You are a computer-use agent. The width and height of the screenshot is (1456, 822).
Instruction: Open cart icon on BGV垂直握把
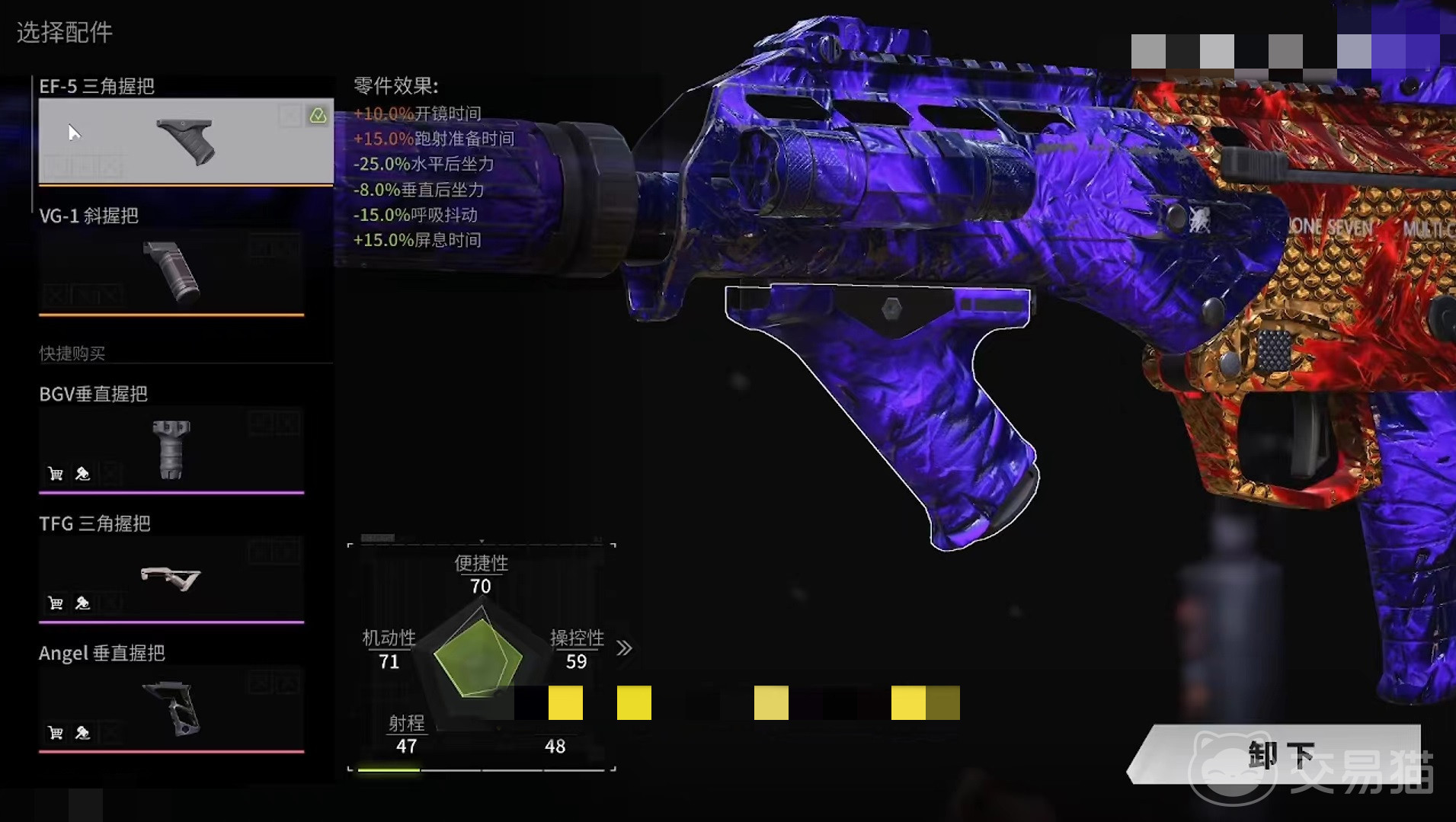pos(56,474)
